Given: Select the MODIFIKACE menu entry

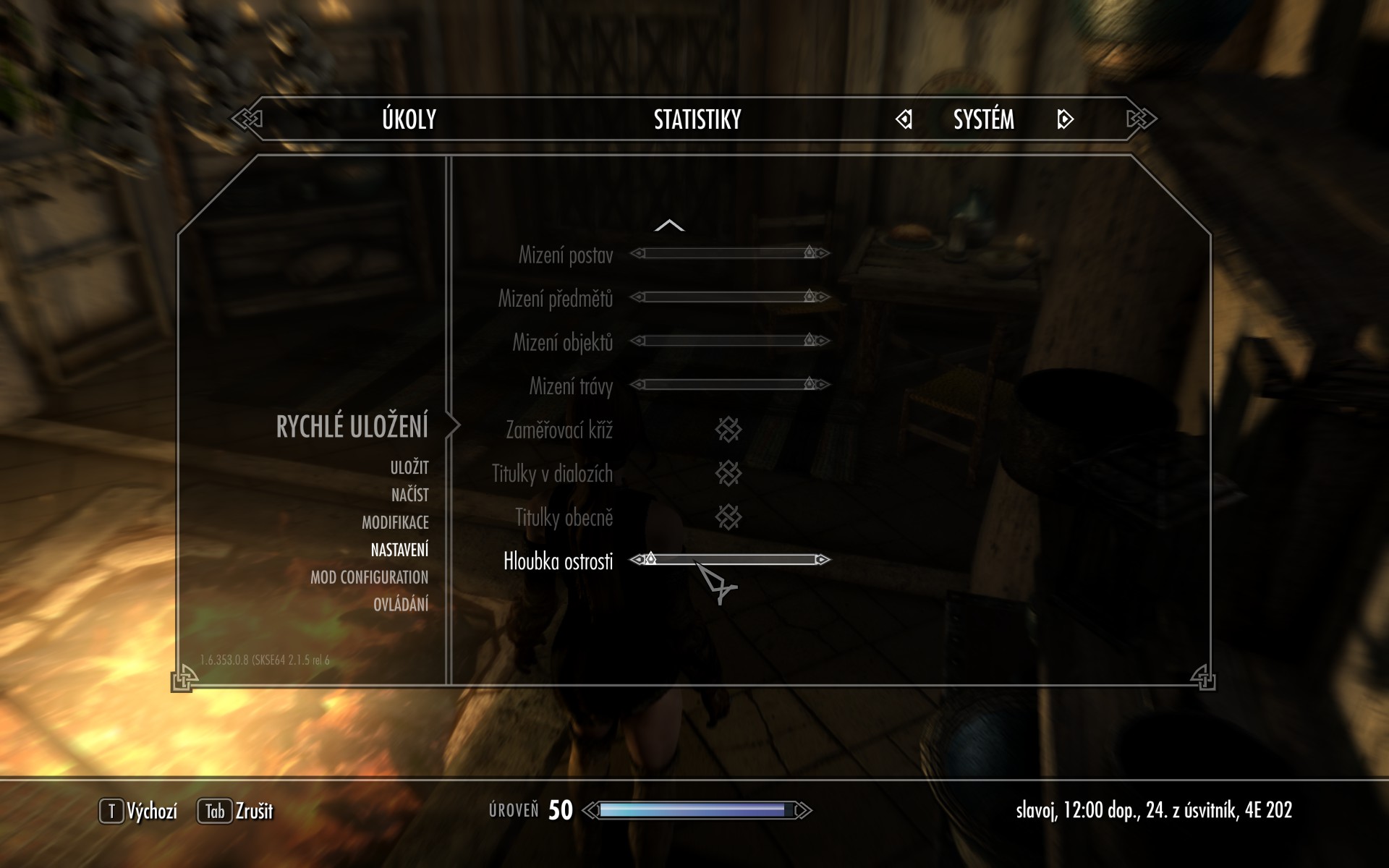Looking at the screenshot, I should point(395,522).
